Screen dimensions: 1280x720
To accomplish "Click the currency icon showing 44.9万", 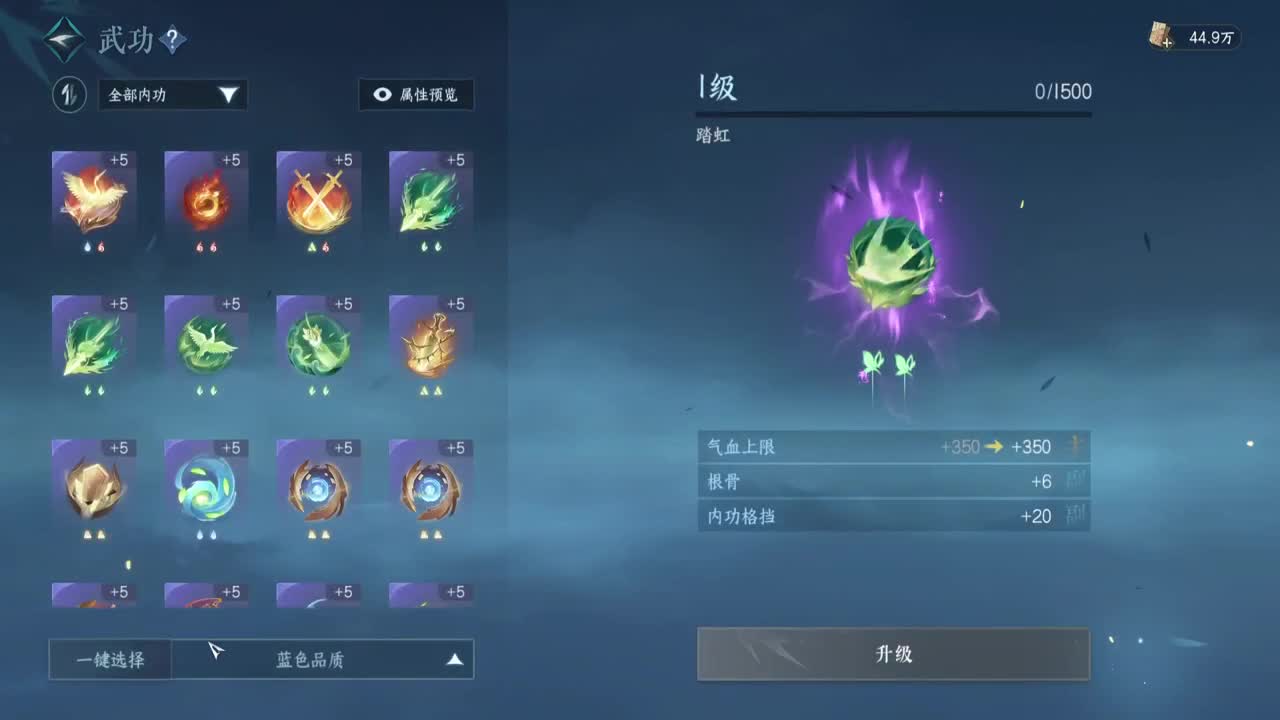I will 1161,36.
